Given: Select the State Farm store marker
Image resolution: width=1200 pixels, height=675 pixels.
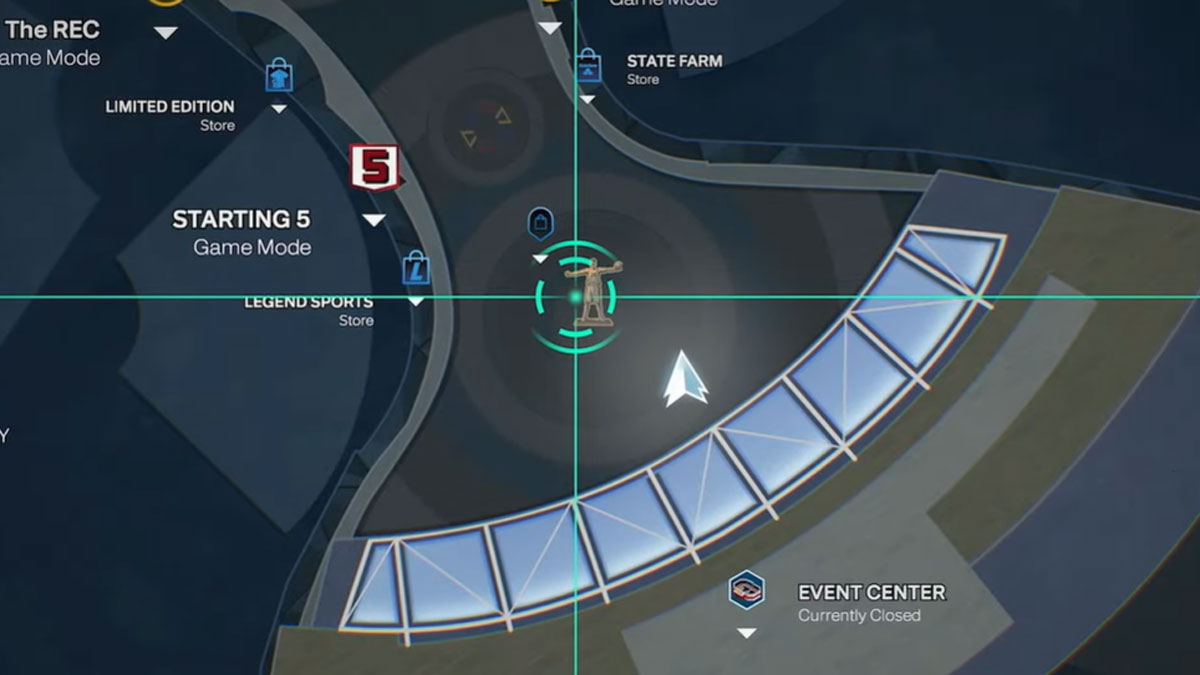Looking at the screenshot, I should pos(588,66).
